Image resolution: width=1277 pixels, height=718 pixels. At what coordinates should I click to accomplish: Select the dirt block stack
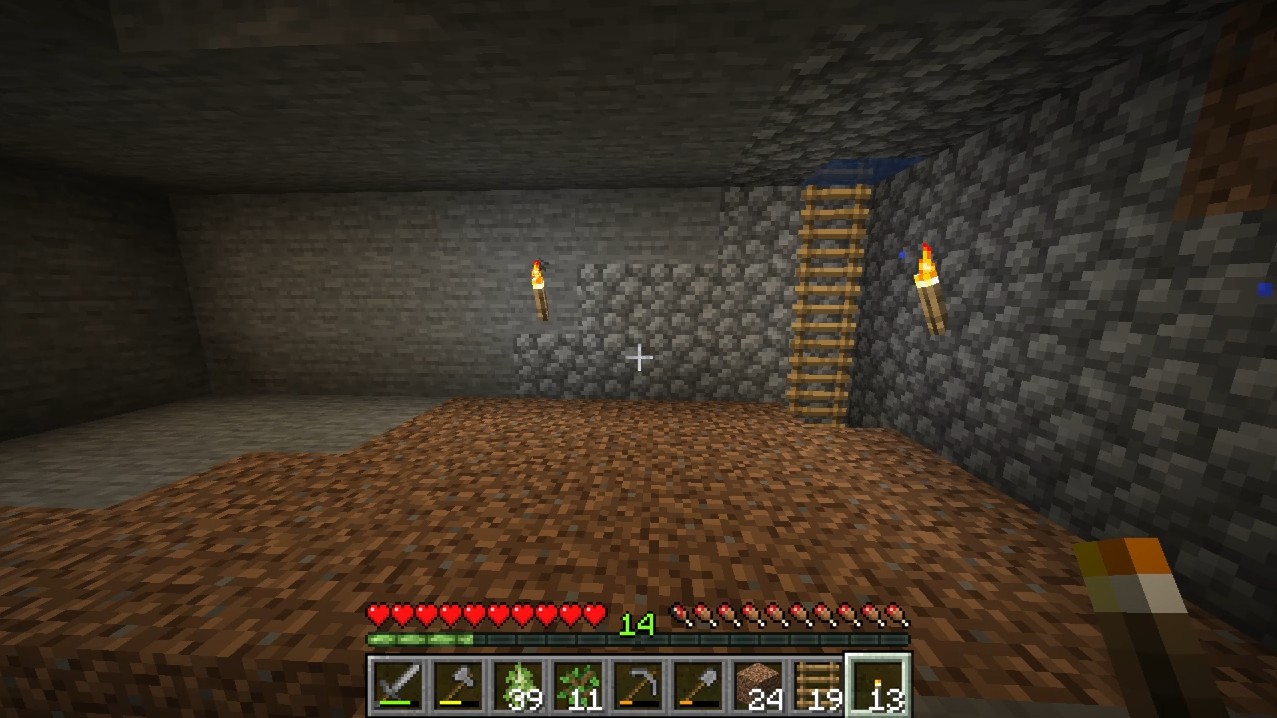tap(758, 686)
